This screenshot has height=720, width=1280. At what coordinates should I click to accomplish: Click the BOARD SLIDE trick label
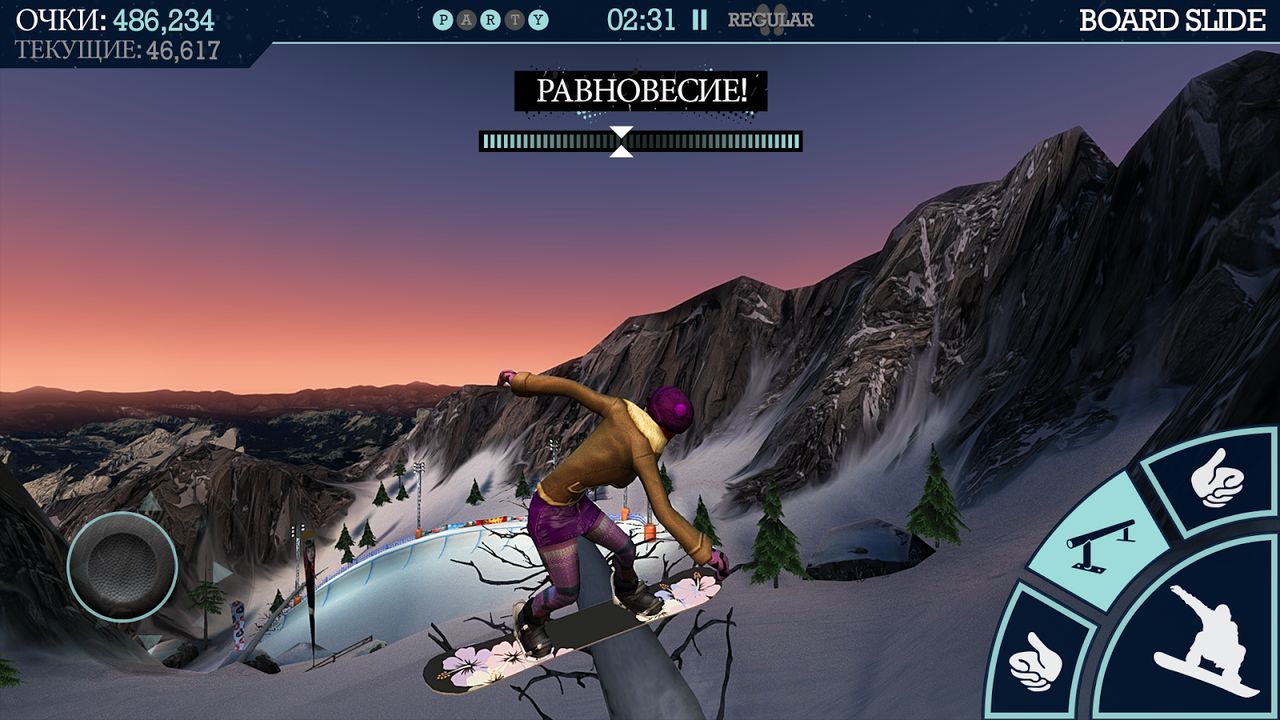1173,17
